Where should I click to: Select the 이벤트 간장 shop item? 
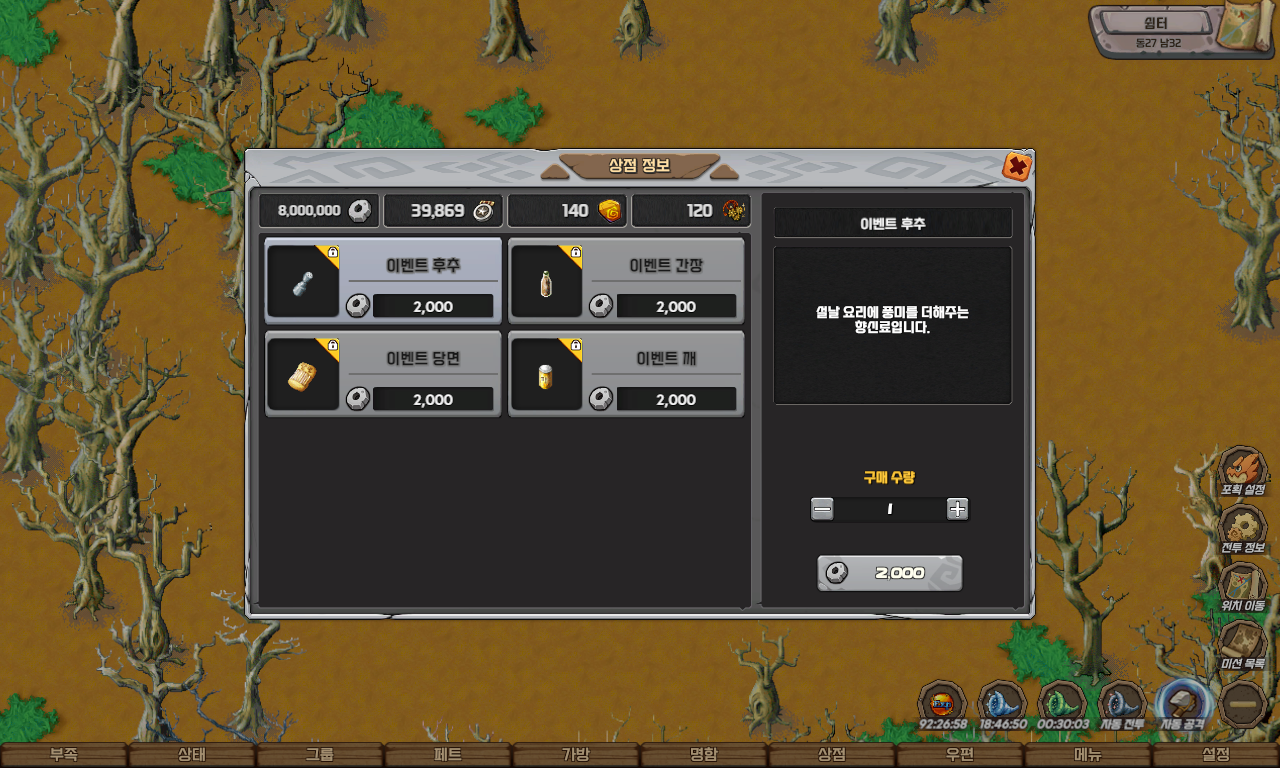pos(626,280)
